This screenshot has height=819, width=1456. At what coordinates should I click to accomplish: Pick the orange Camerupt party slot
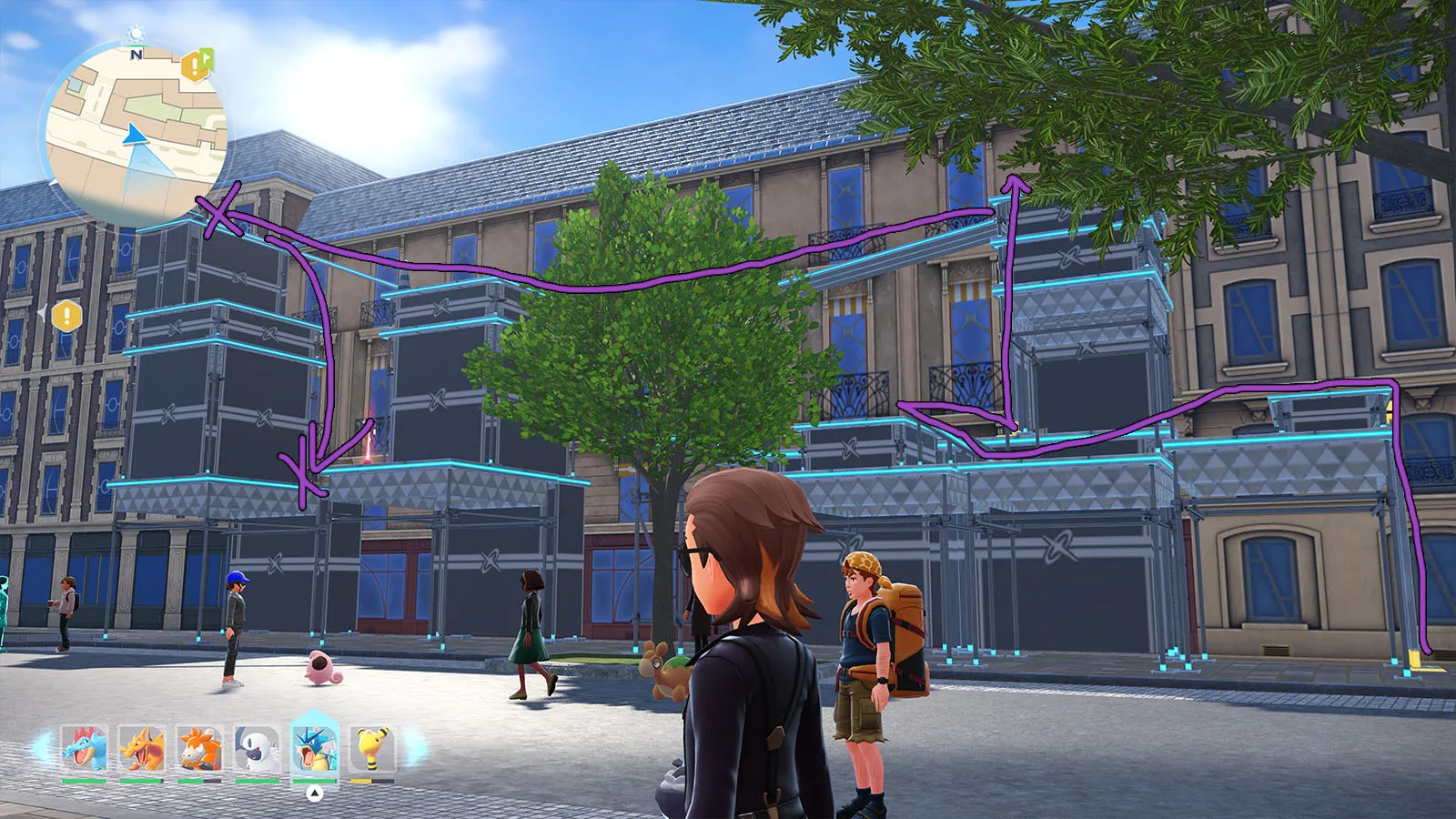199,749
